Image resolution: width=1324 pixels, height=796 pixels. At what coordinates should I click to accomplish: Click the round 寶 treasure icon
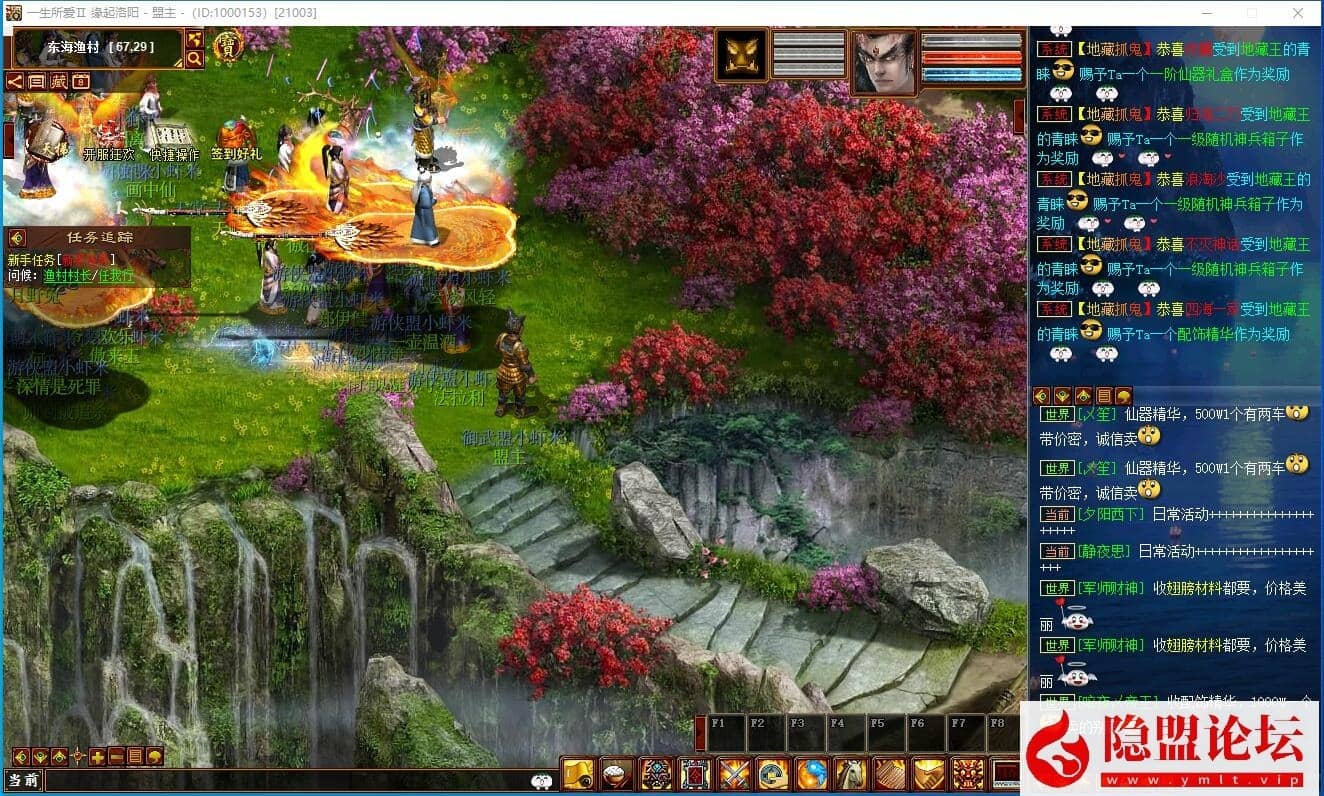point(229,46)
